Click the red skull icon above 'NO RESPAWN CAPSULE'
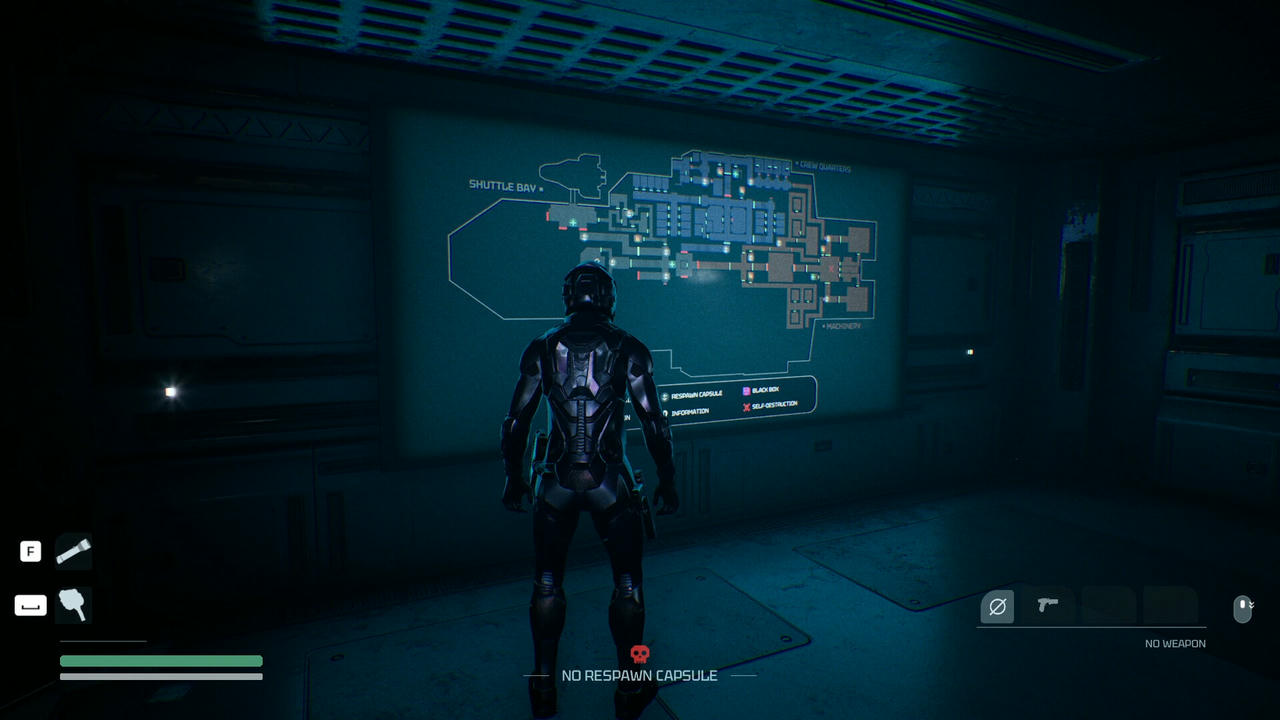 640,654
